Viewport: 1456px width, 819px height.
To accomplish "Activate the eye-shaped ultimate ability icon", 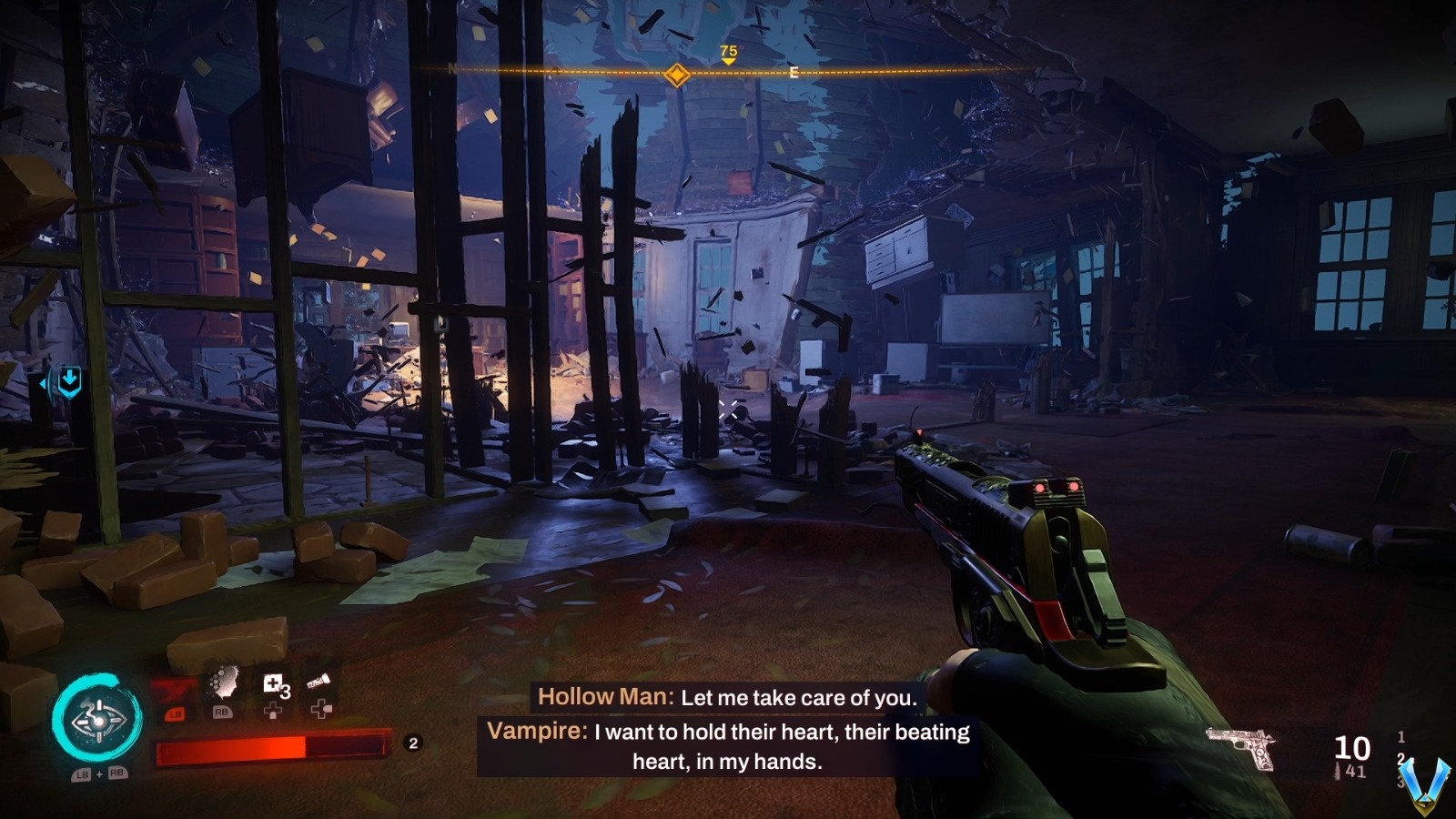I will coord(96,719).
